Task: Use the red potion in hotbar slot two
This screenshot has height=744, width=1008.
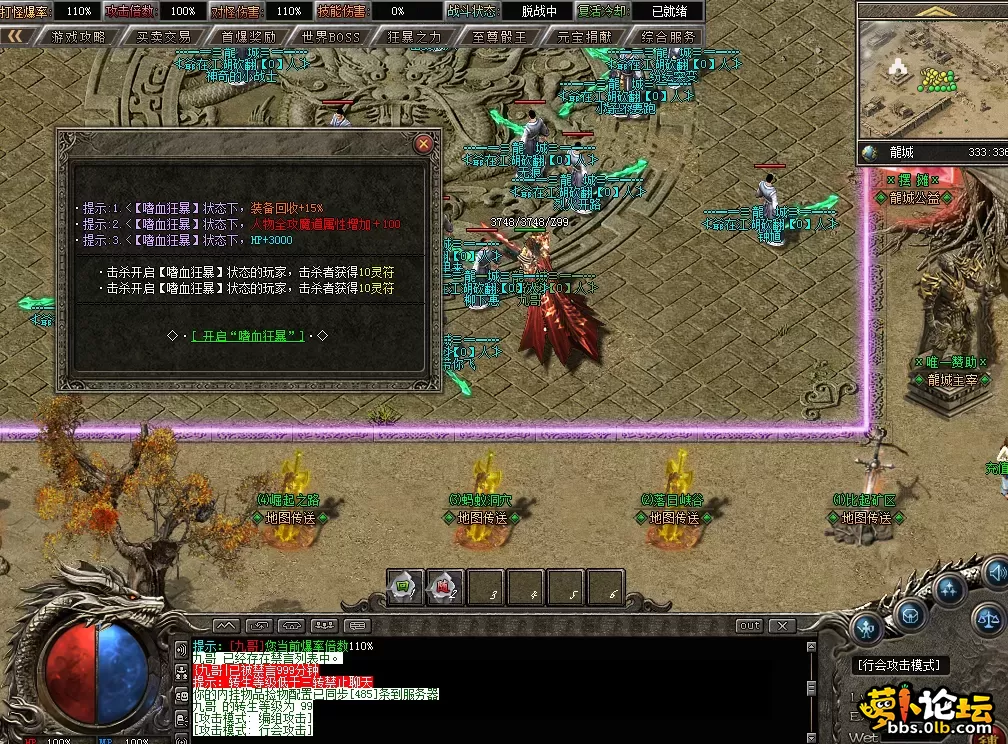Action: click(x=445, y=588)
